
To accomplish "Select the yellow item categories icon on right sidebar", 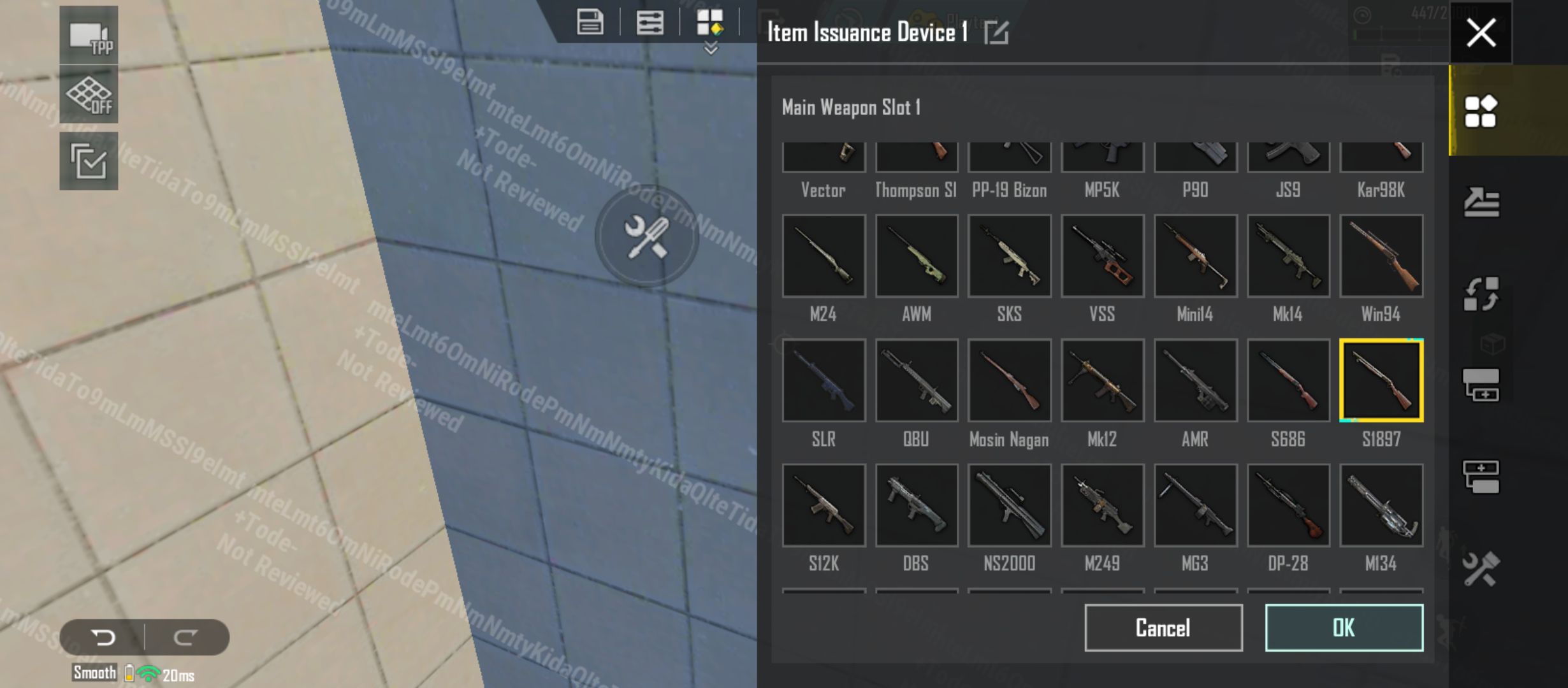I will pos(1480,110).
